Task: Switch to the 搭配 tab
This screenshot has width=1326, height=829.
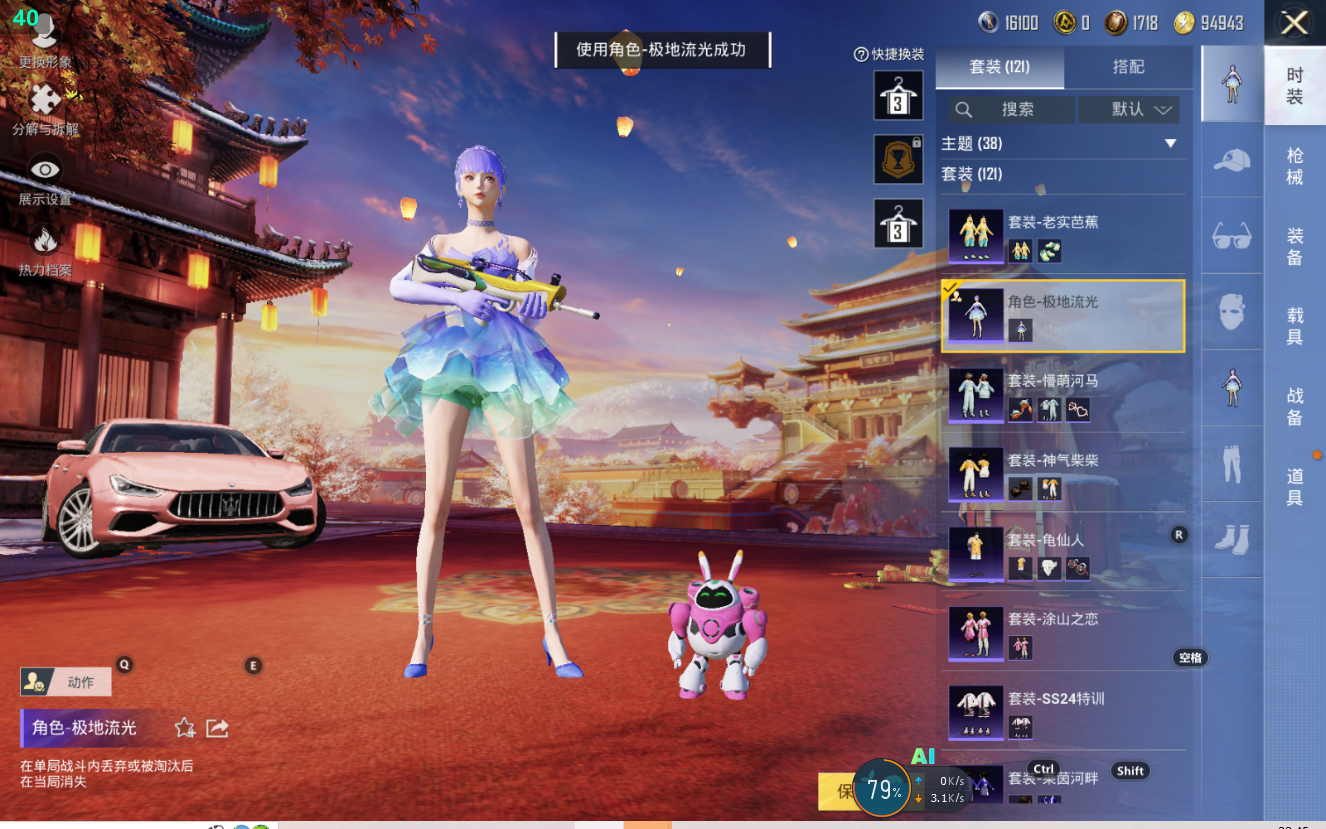Action: pos(1128,67)
